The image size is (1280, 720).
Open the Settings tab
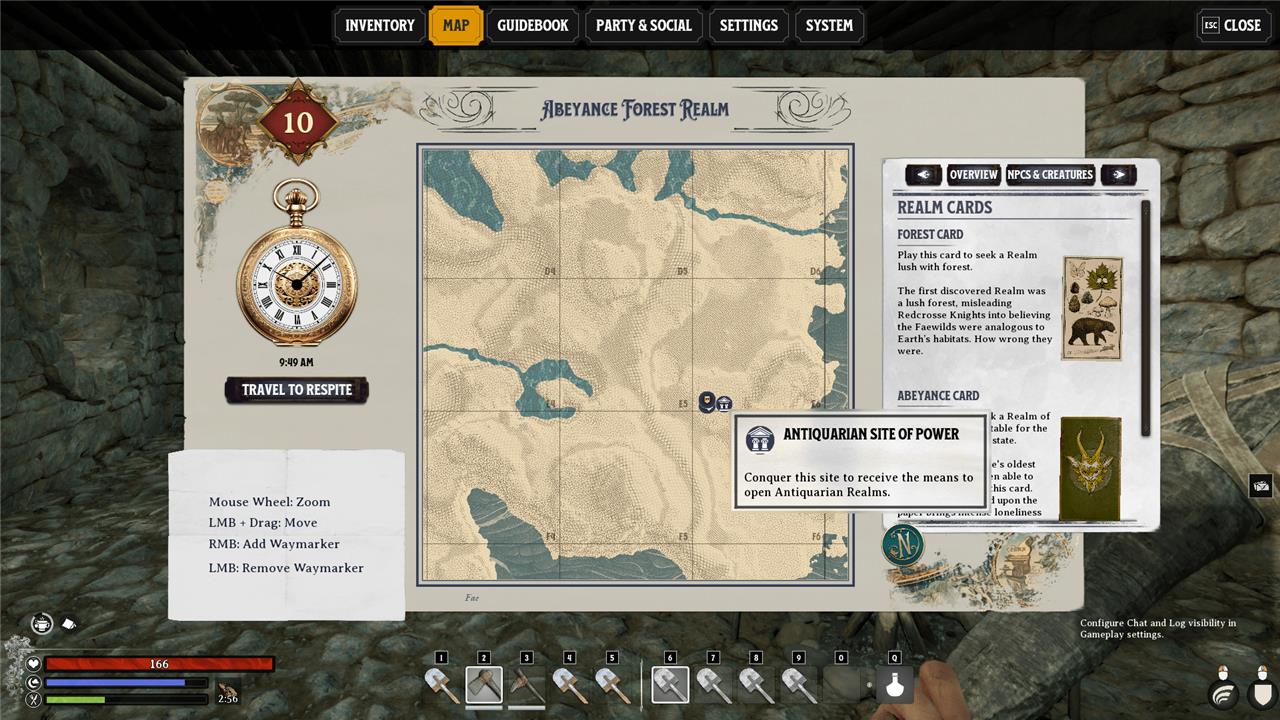(748, 25)
